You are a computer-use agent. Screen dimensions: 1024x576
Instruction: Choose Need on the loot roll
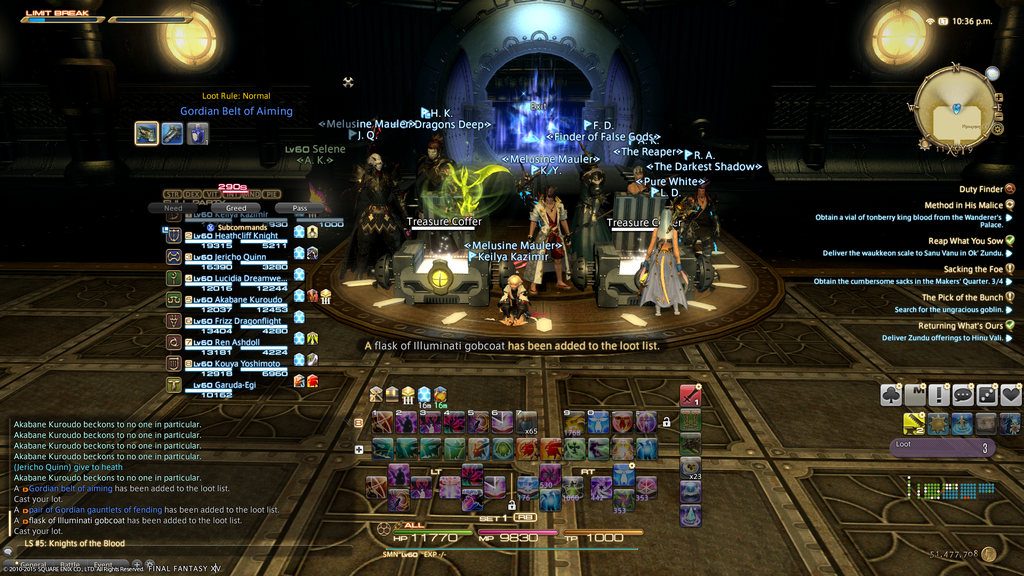172,208
